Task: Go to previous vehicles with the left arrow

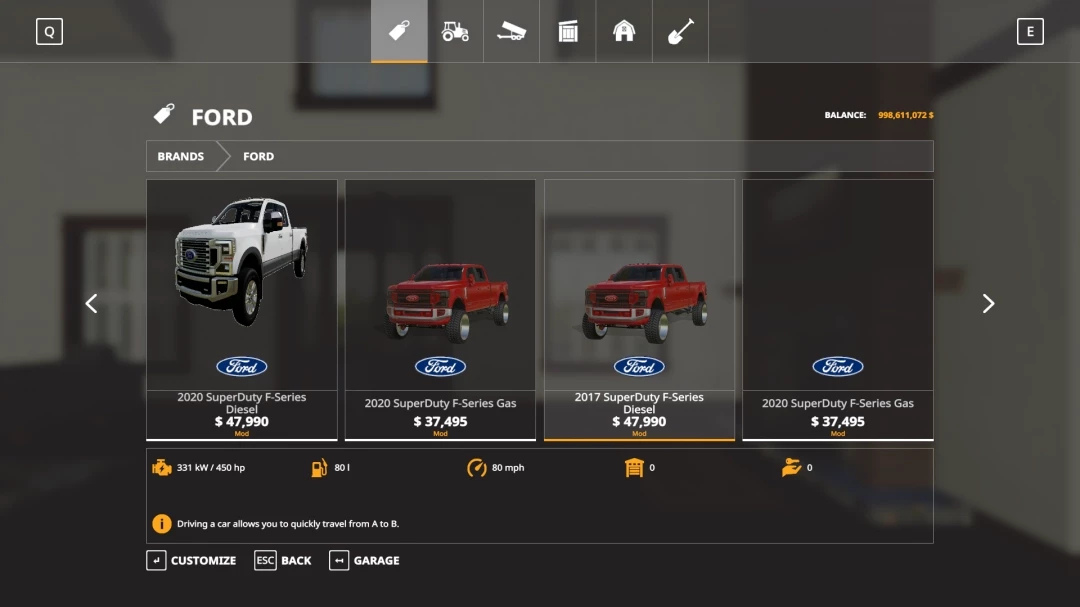Action: coord(91,304)
